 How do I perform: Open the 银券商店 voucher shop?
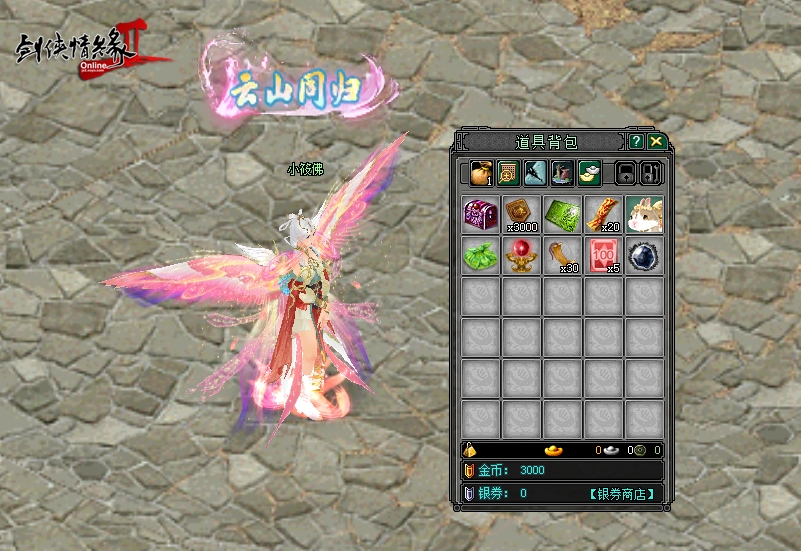621,493
